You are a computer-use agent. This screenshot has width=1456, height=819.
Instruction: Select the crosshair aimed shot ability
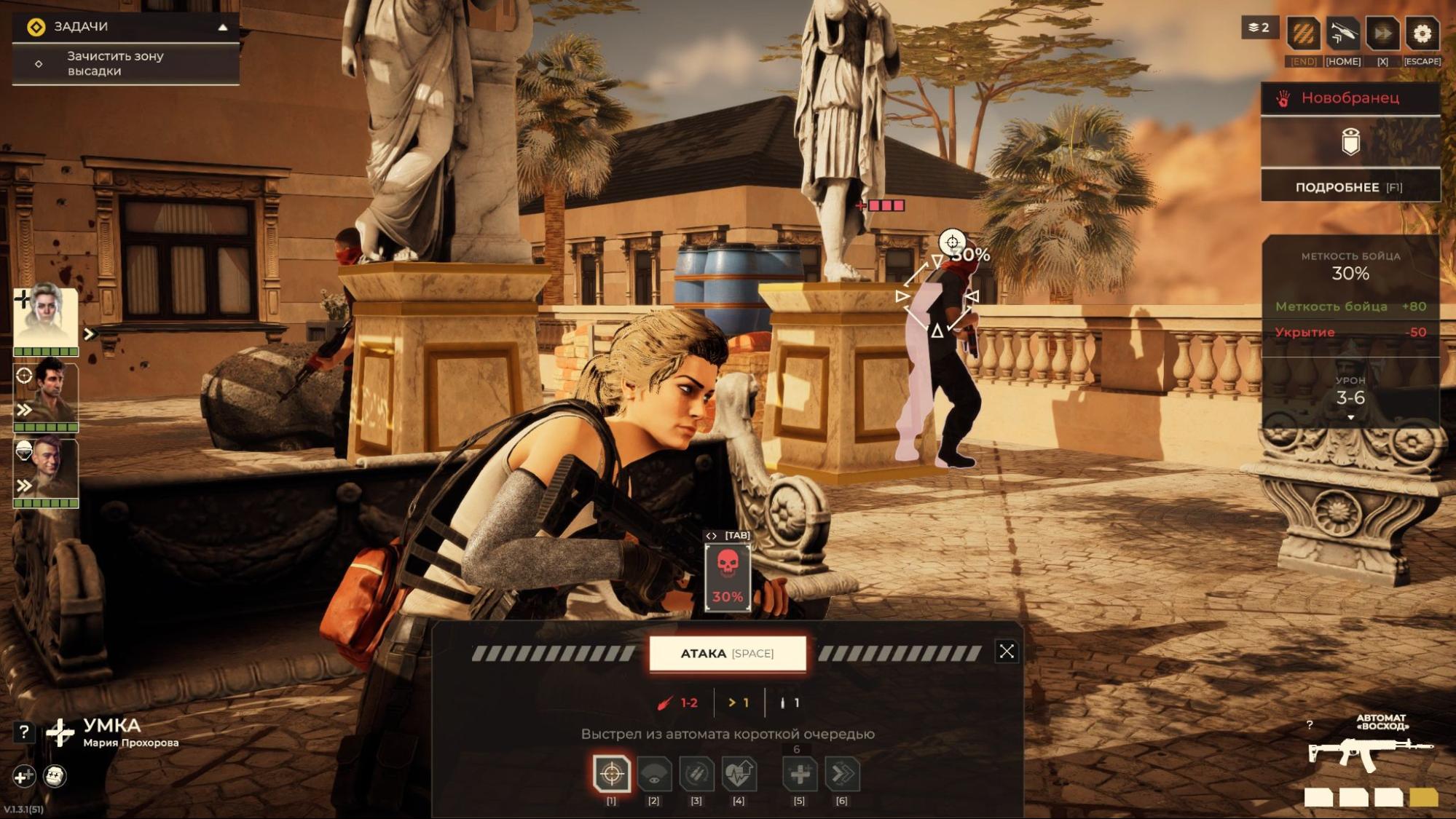(612, 773)
